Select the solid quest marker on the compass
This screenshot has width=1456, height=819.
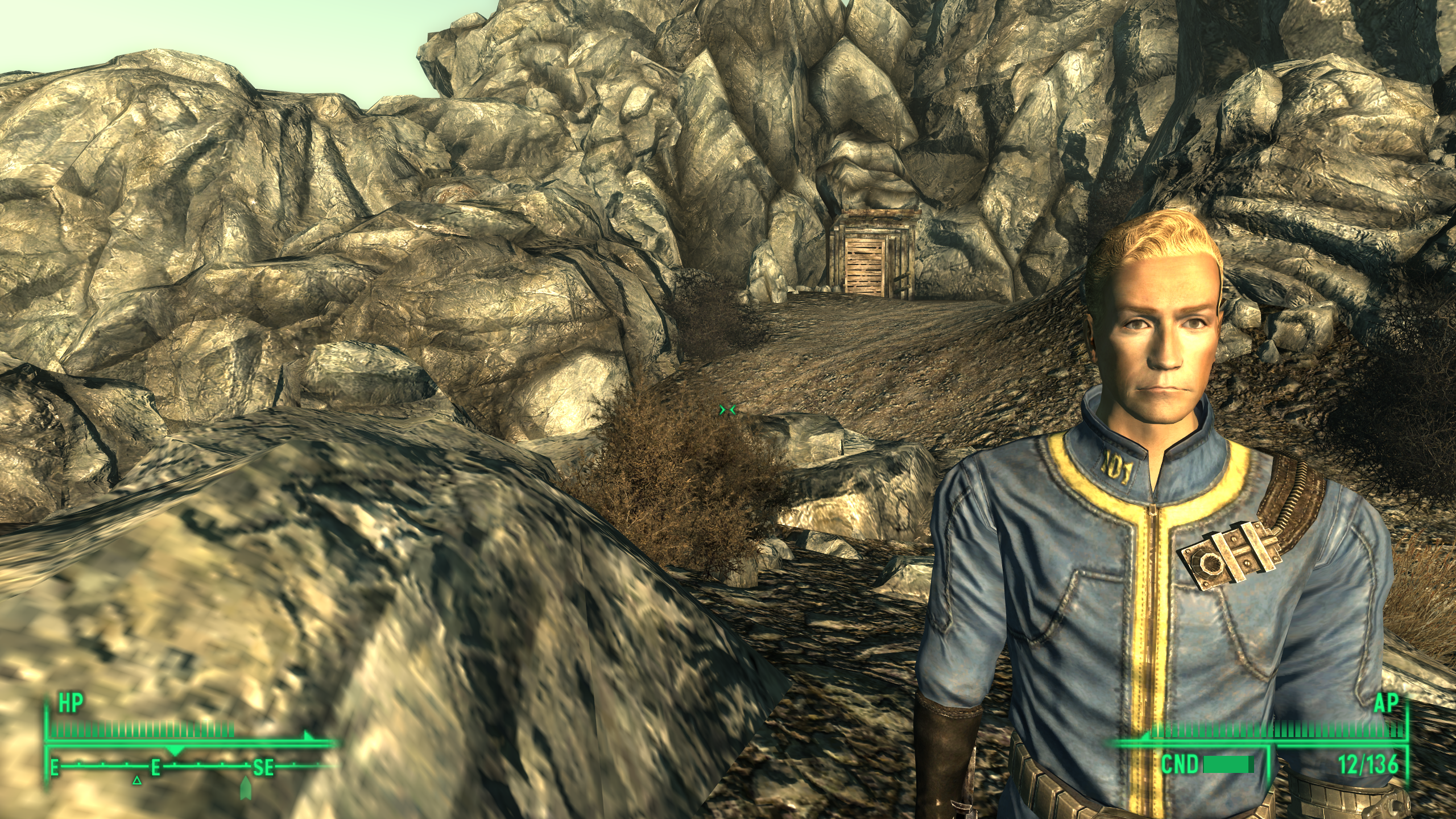(246, 787)
